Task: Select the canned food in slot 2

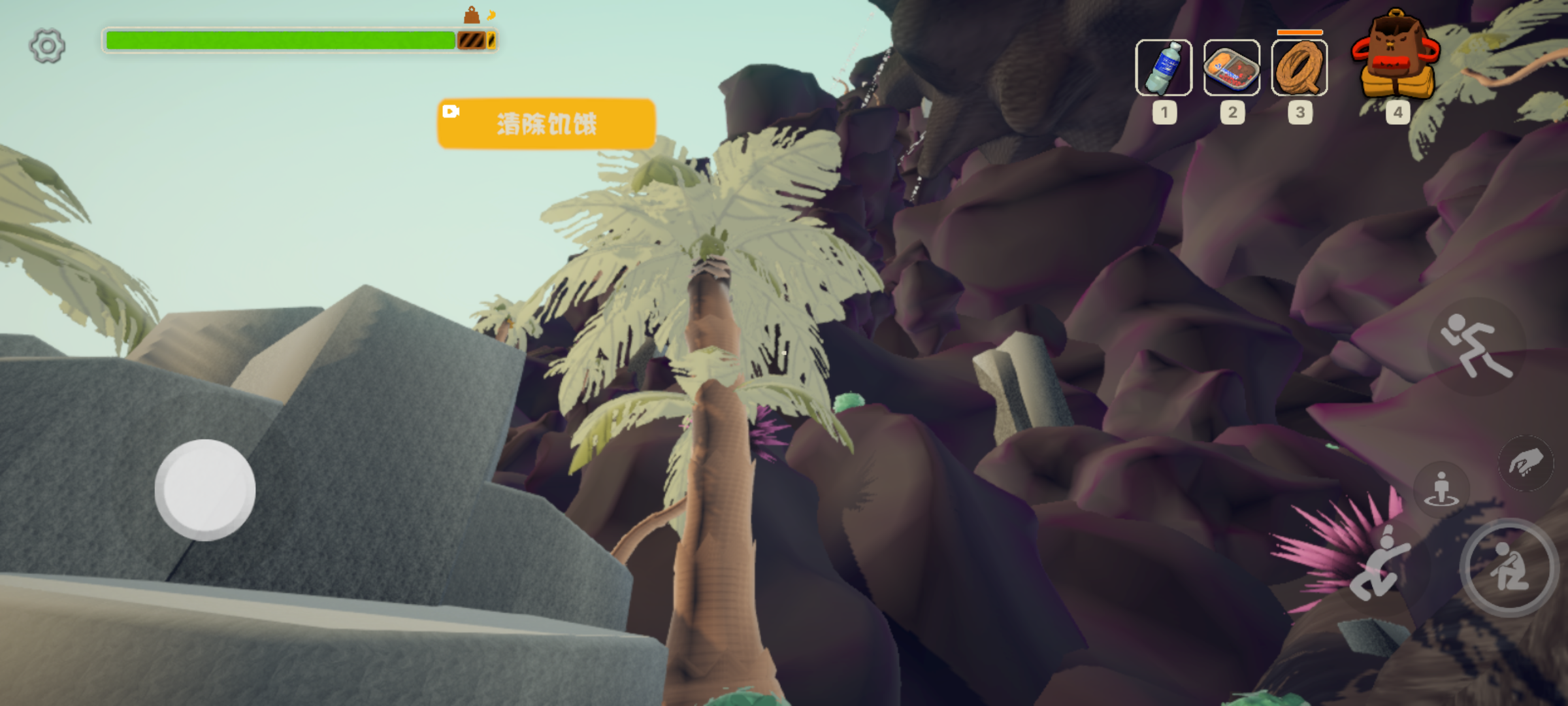Action: (x=1232, y=70)
